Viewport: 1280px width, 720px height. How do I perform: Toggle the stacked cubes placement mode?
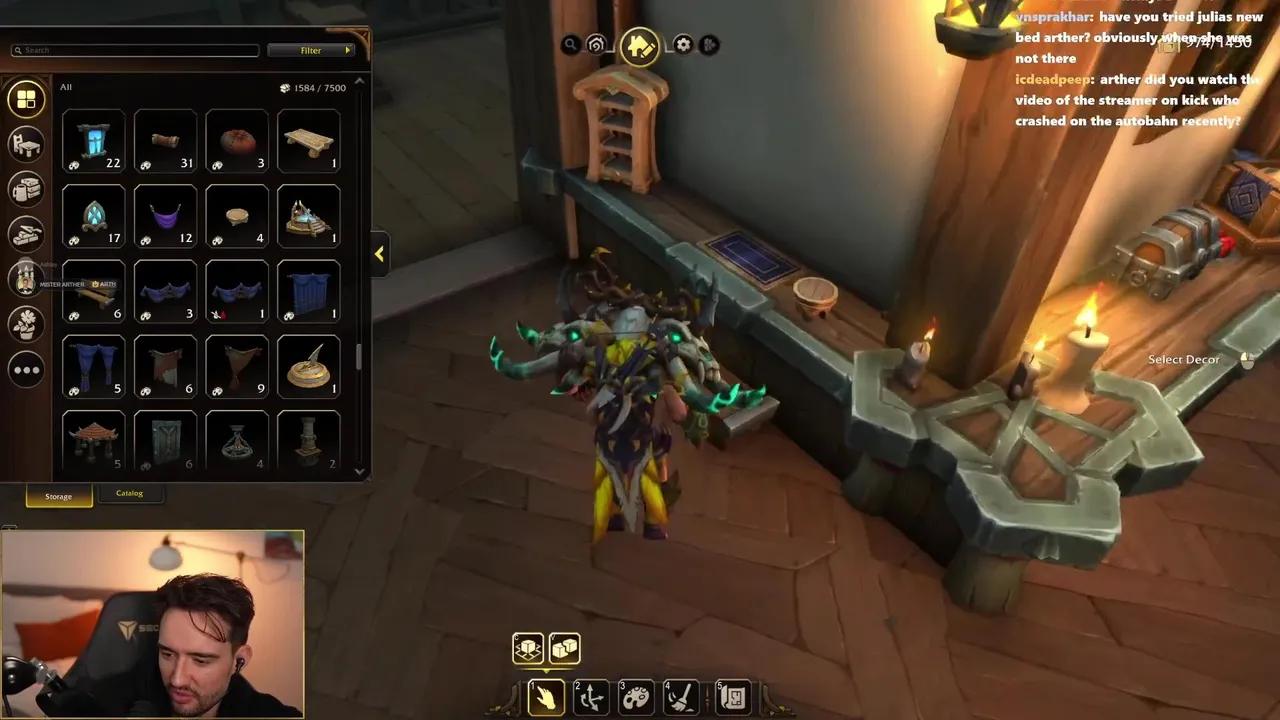coord(564,648)
